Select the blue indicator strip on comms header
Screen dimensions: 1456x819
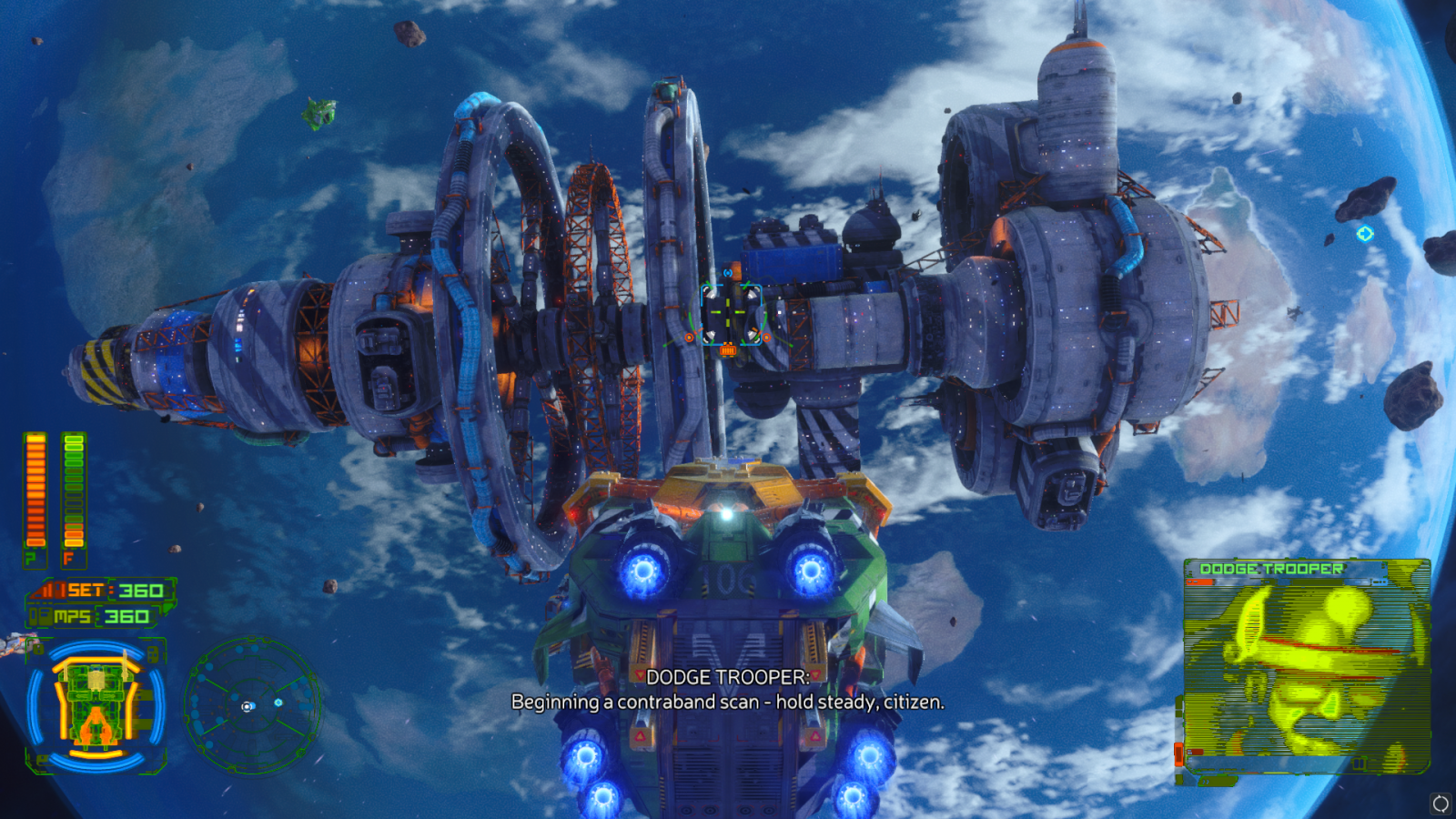(1379, 582)
